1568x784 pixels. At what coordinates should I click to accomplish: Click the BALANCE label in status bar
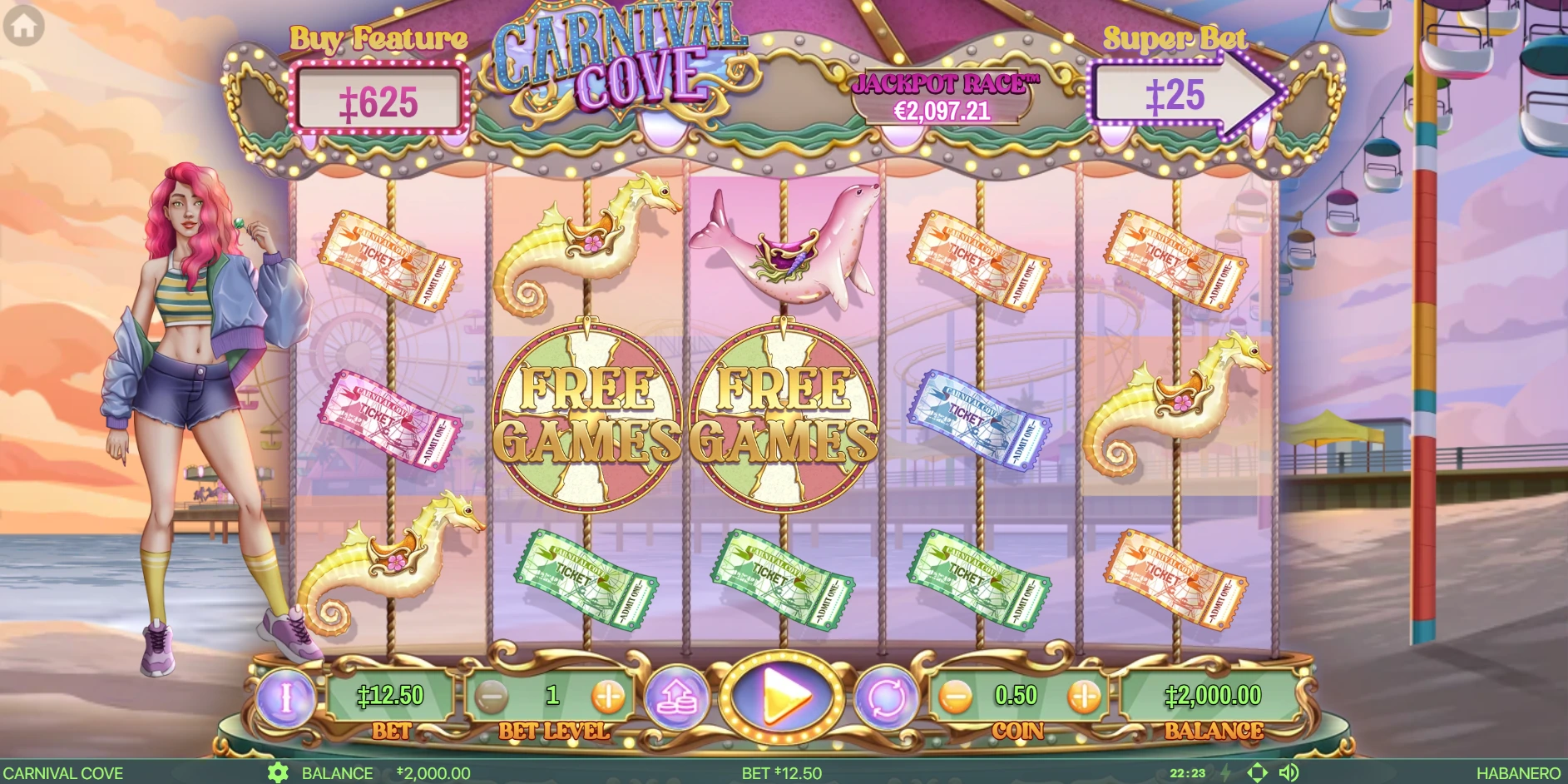coord(339,772)
